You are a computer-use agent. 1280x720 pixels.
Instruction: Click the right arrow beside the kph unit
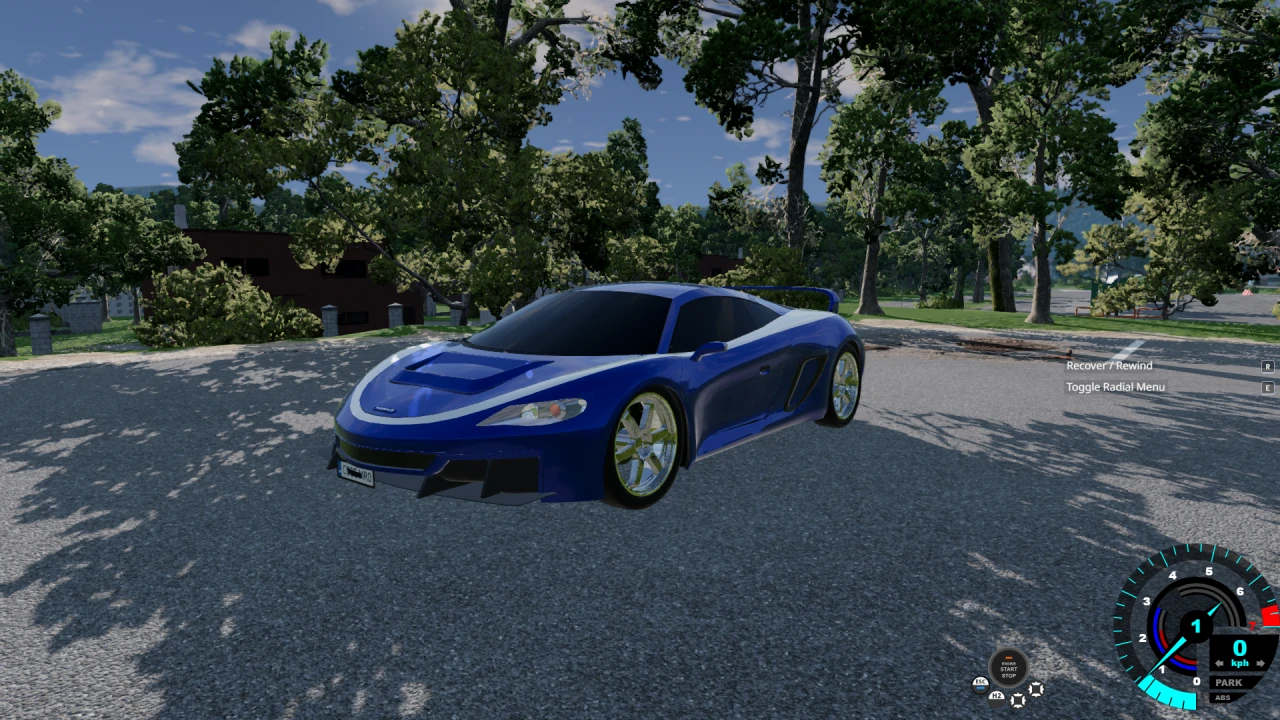[1260, 663]
